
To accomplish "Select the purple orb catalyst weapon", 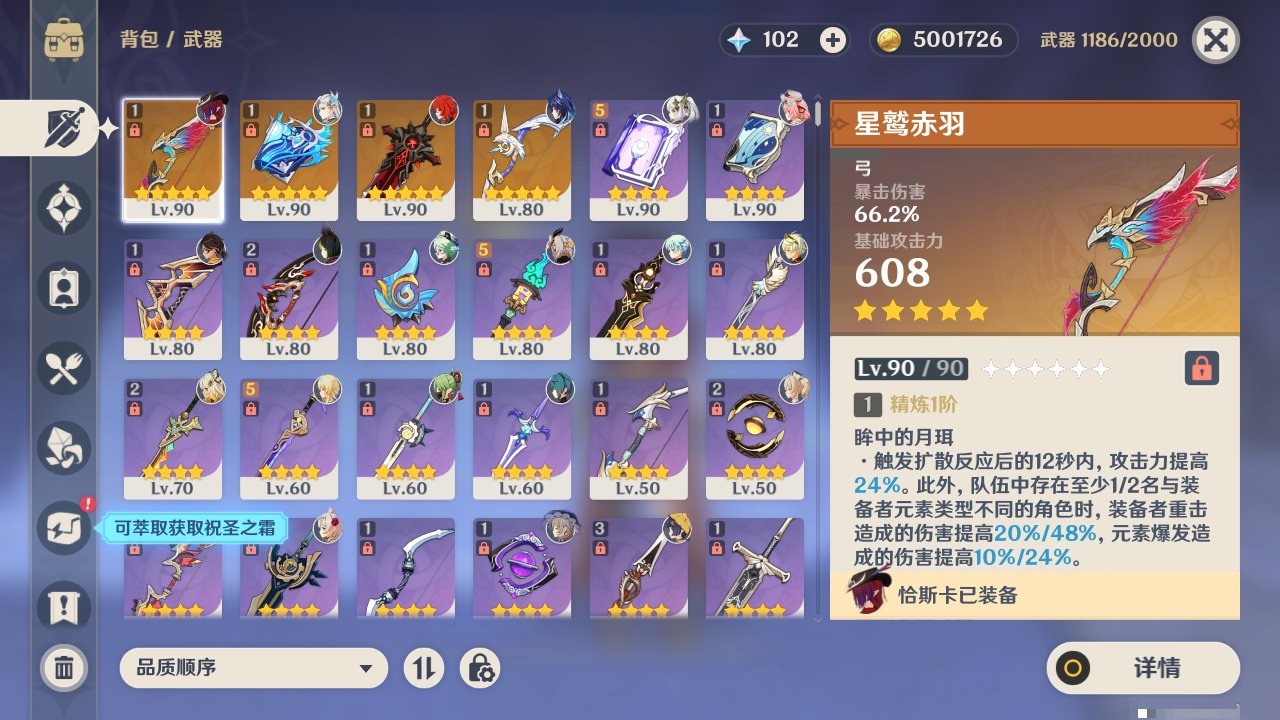I will pos(521,568).
